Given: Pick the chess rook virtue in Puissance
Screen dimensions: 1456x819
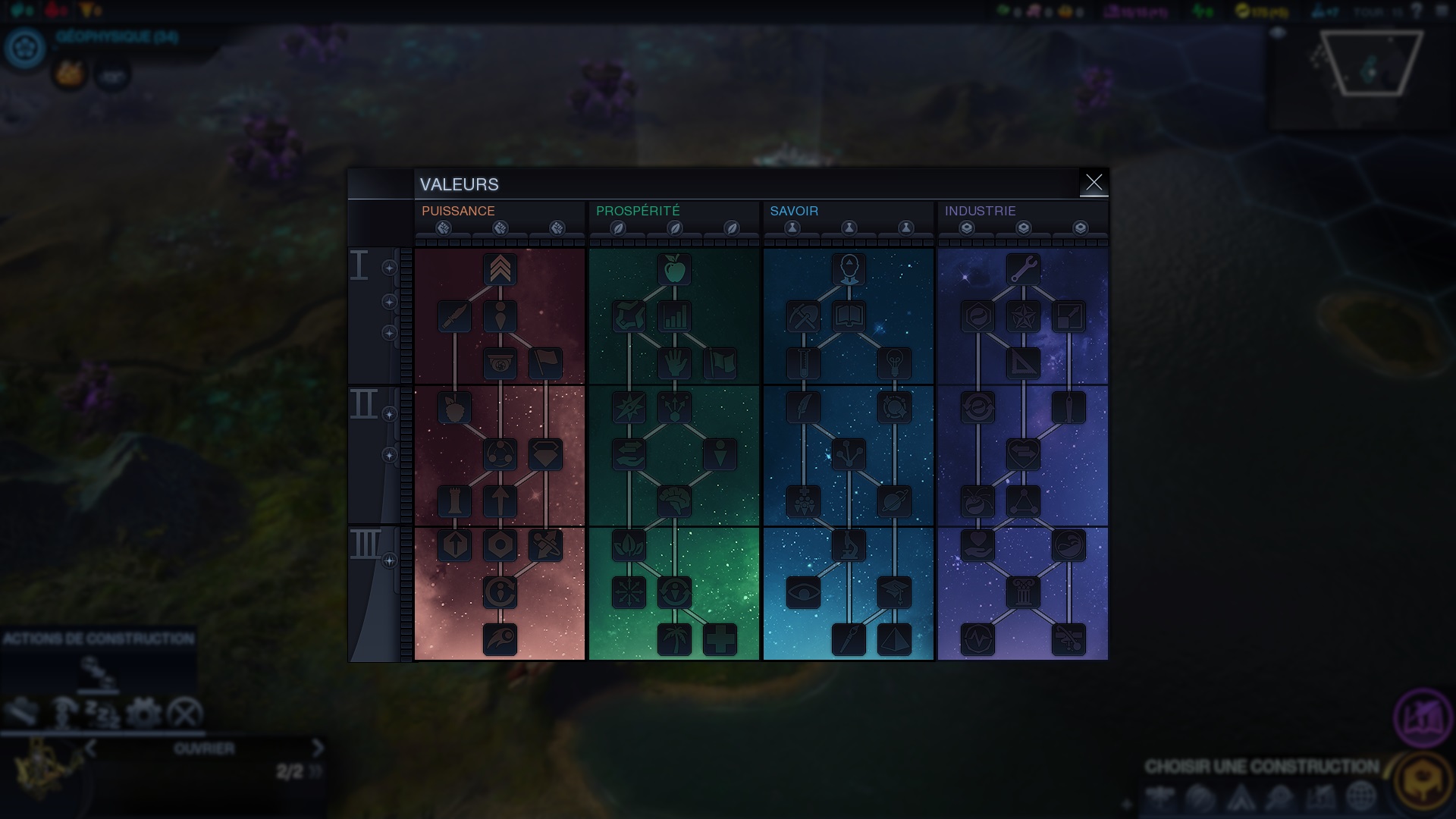Looking at the screenshot, I should (454, 501).
